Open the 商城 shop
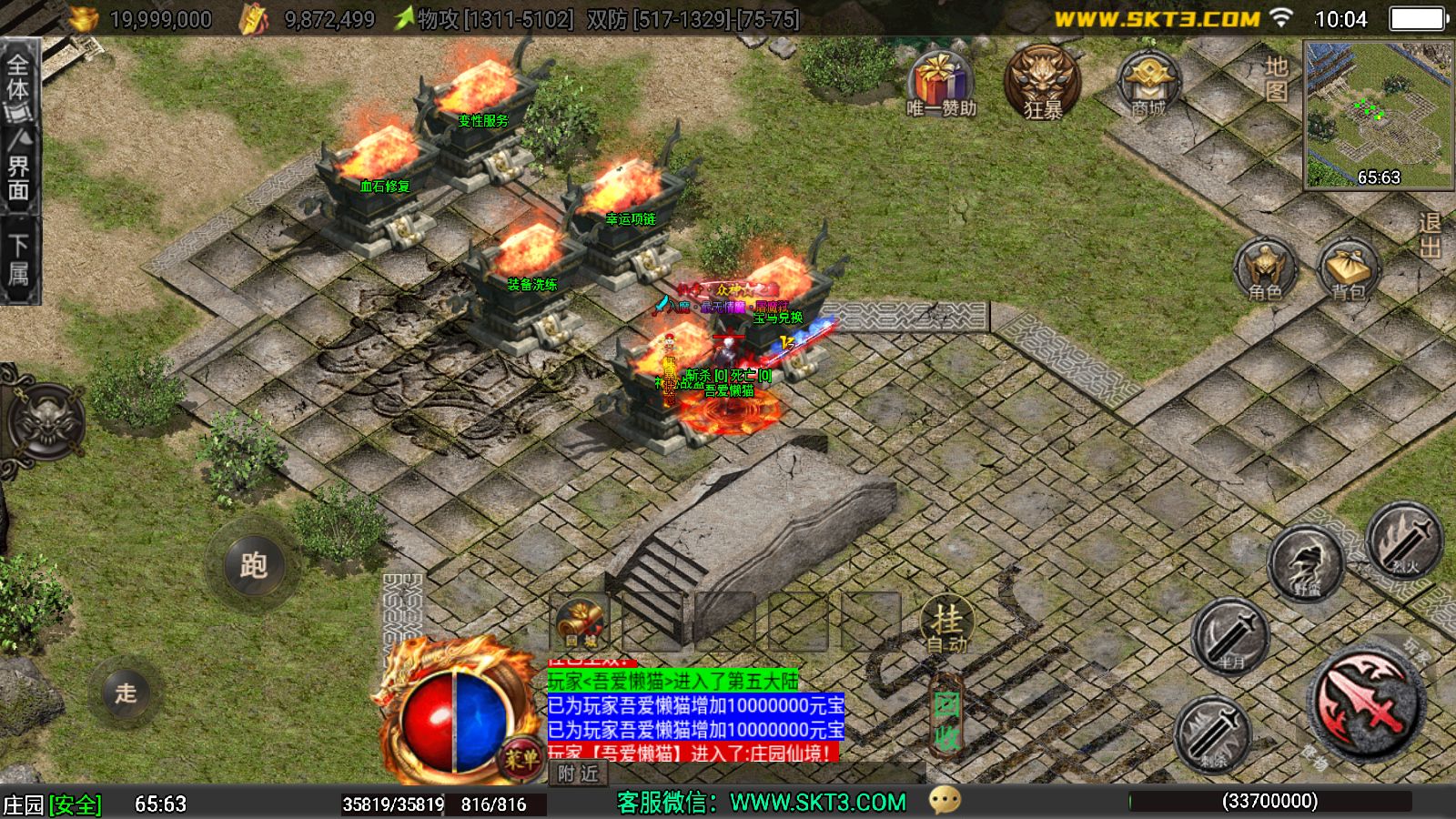 click(1148, 84)
